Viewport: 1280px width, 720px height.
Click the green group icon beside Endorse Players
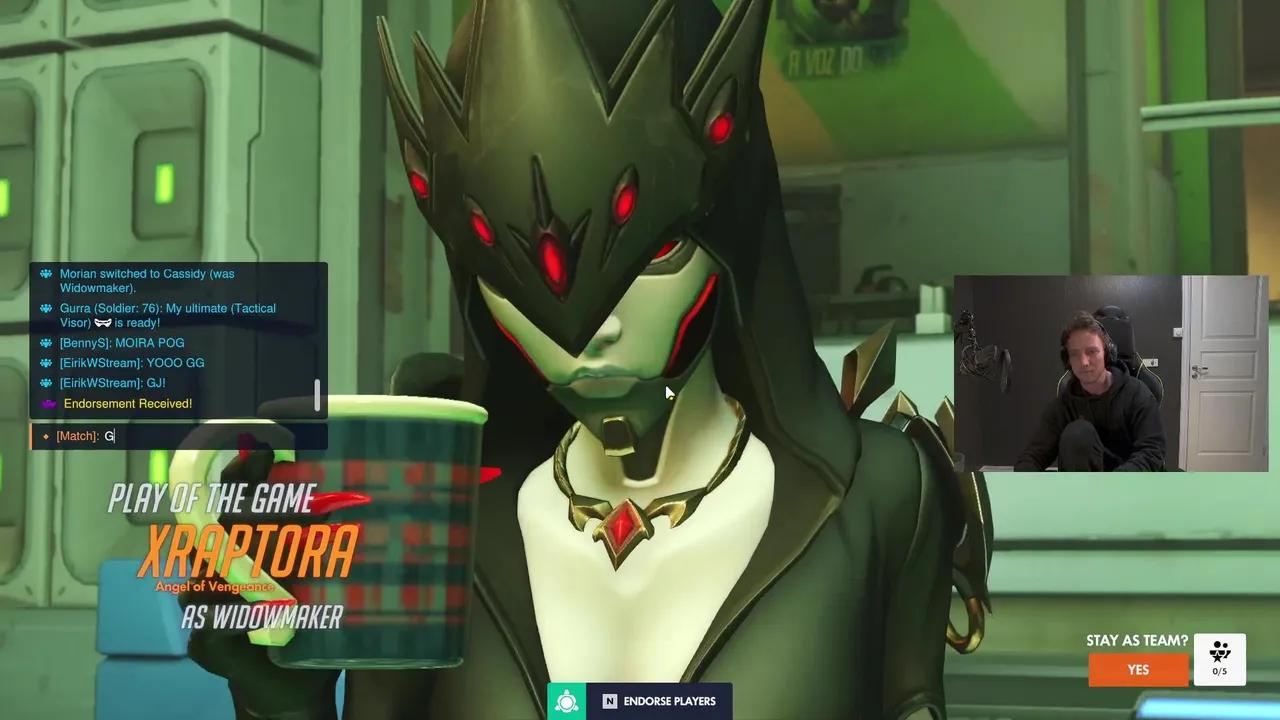(x=567, y=701)
